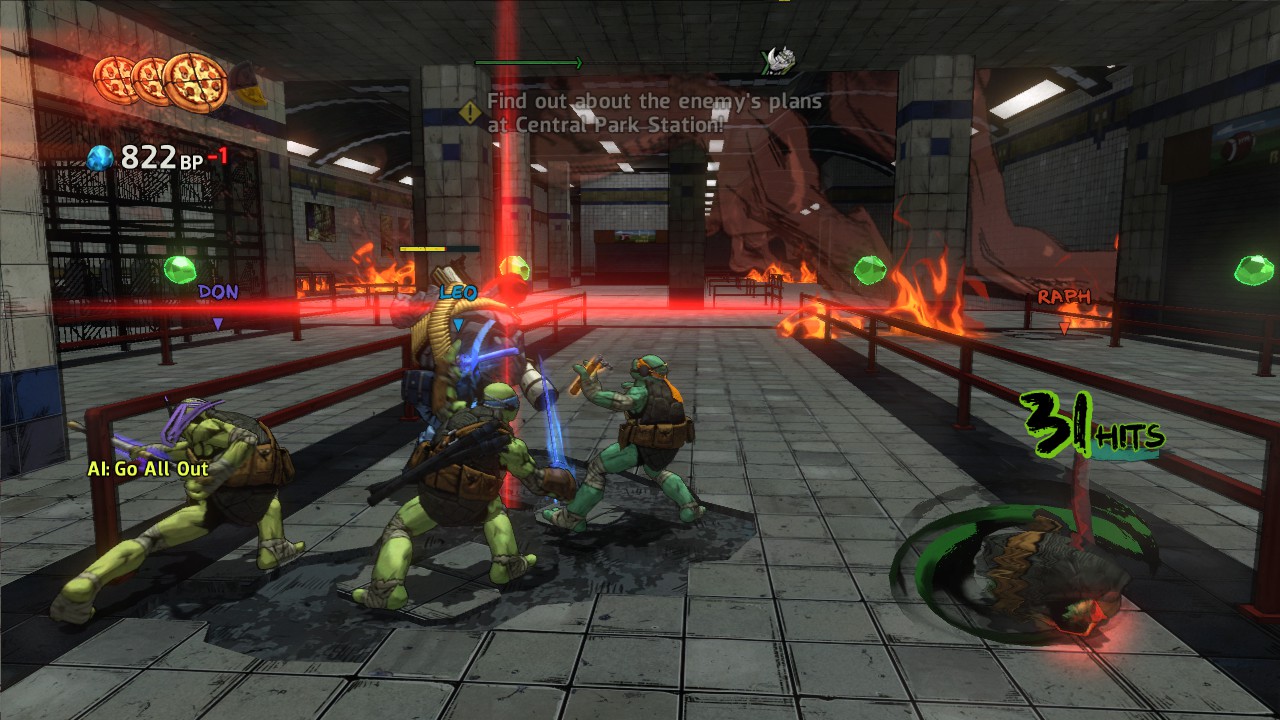1280x720 pixels.
Task: Click the "AI: Go All Out" command label
Action: (x=147, y=468)
